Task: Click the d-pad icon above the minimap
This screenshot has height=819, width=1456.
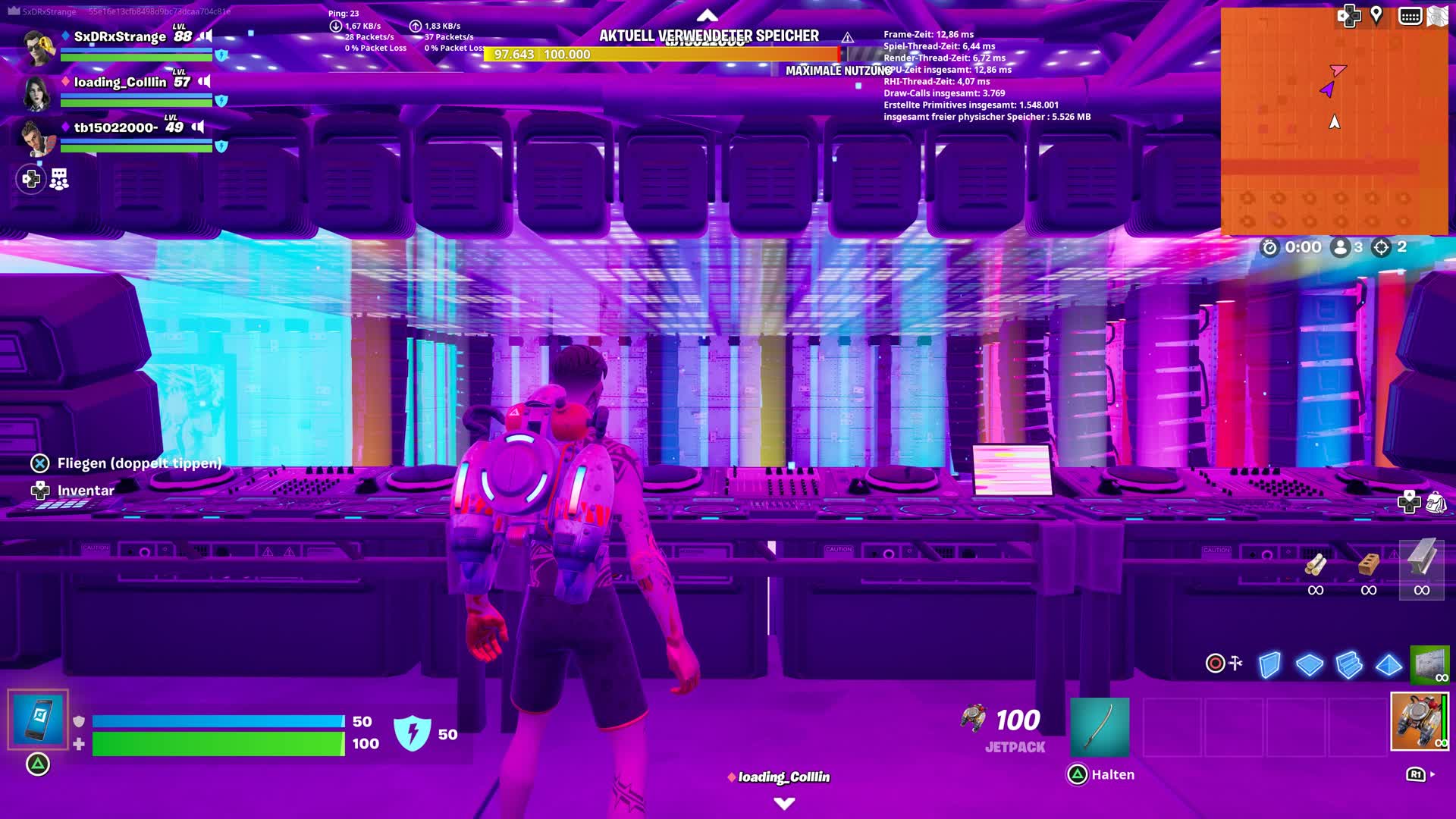Action: click(1349, 14)
